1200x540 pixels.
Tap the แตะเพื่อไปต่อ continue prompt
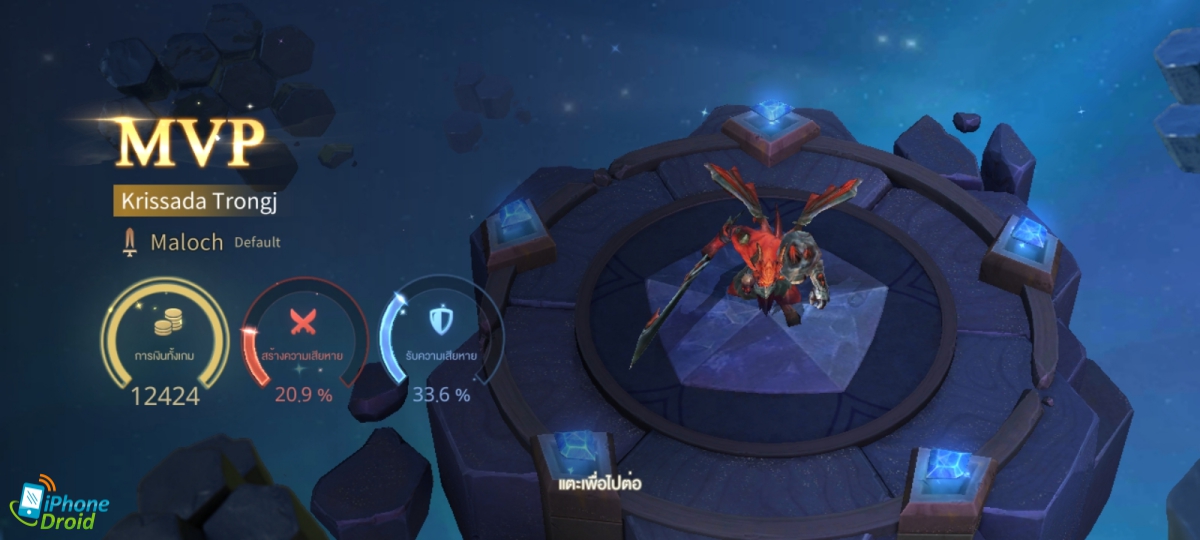[x=600, y=484]
